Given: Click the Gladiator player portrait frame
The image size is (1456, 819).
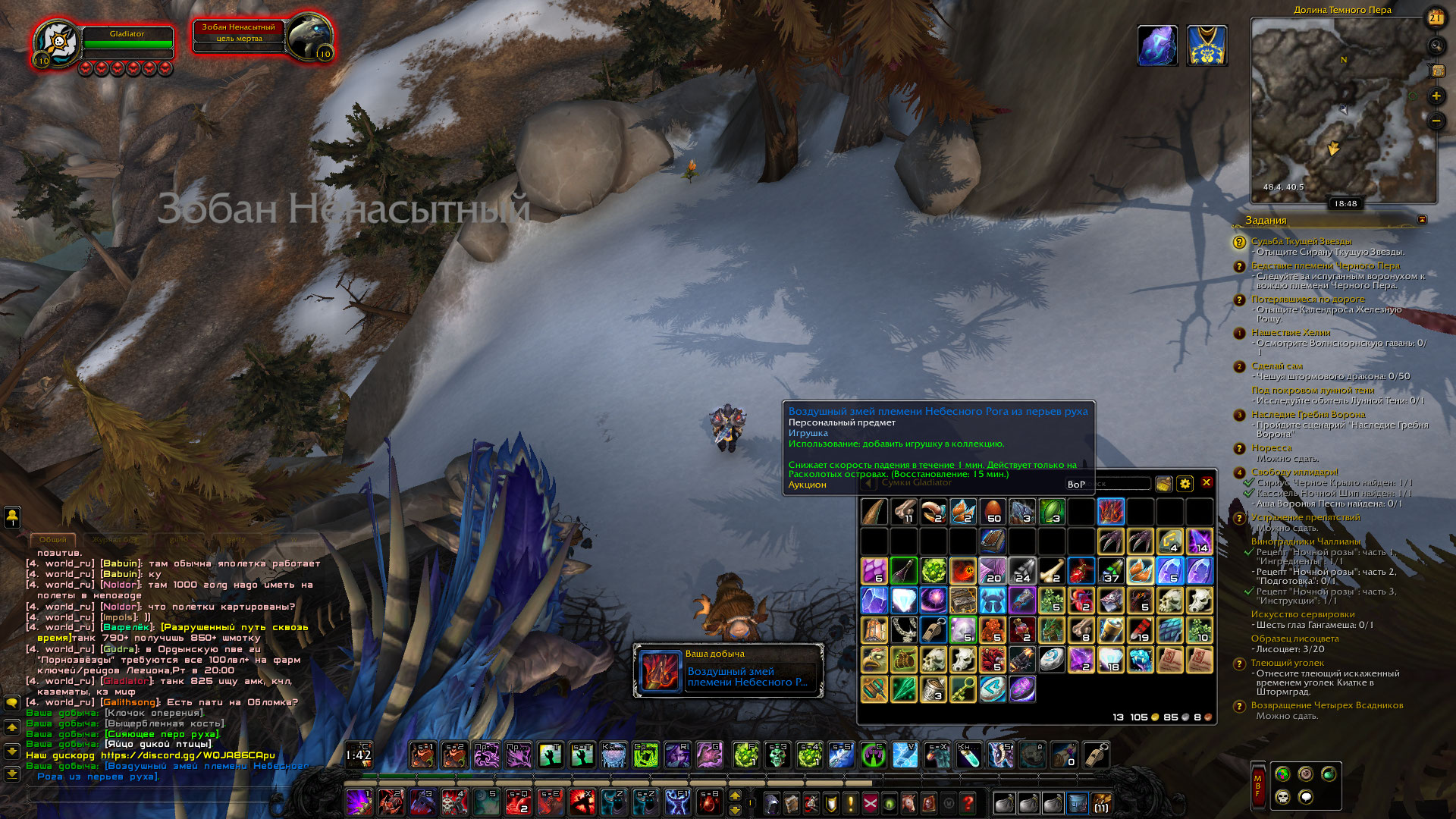Looking at the screenshot, I should point(58,43).
